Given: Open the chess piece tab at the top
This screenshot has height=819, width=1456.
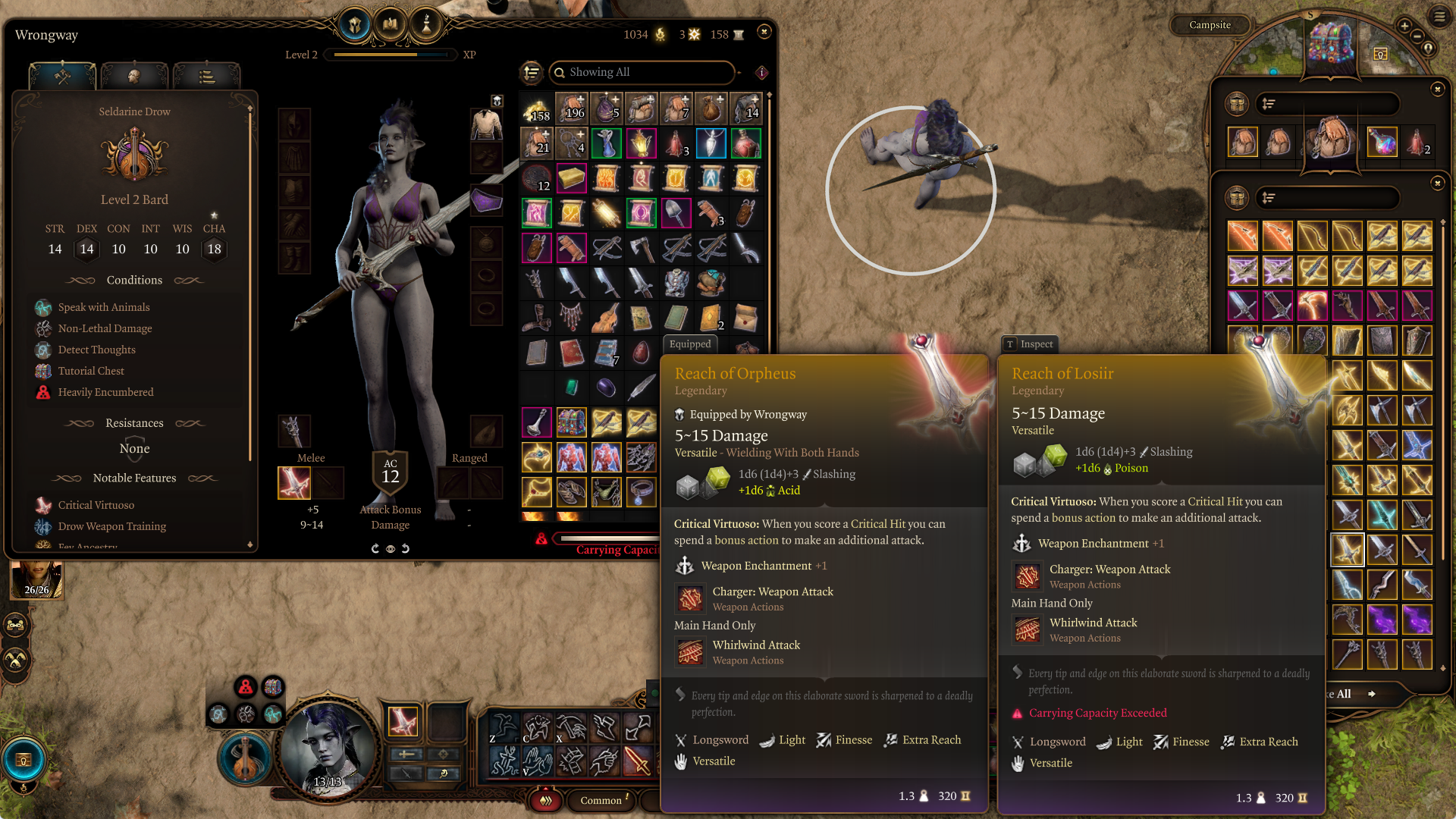Looking at the screenshot, I should click(x=426, y=26).
